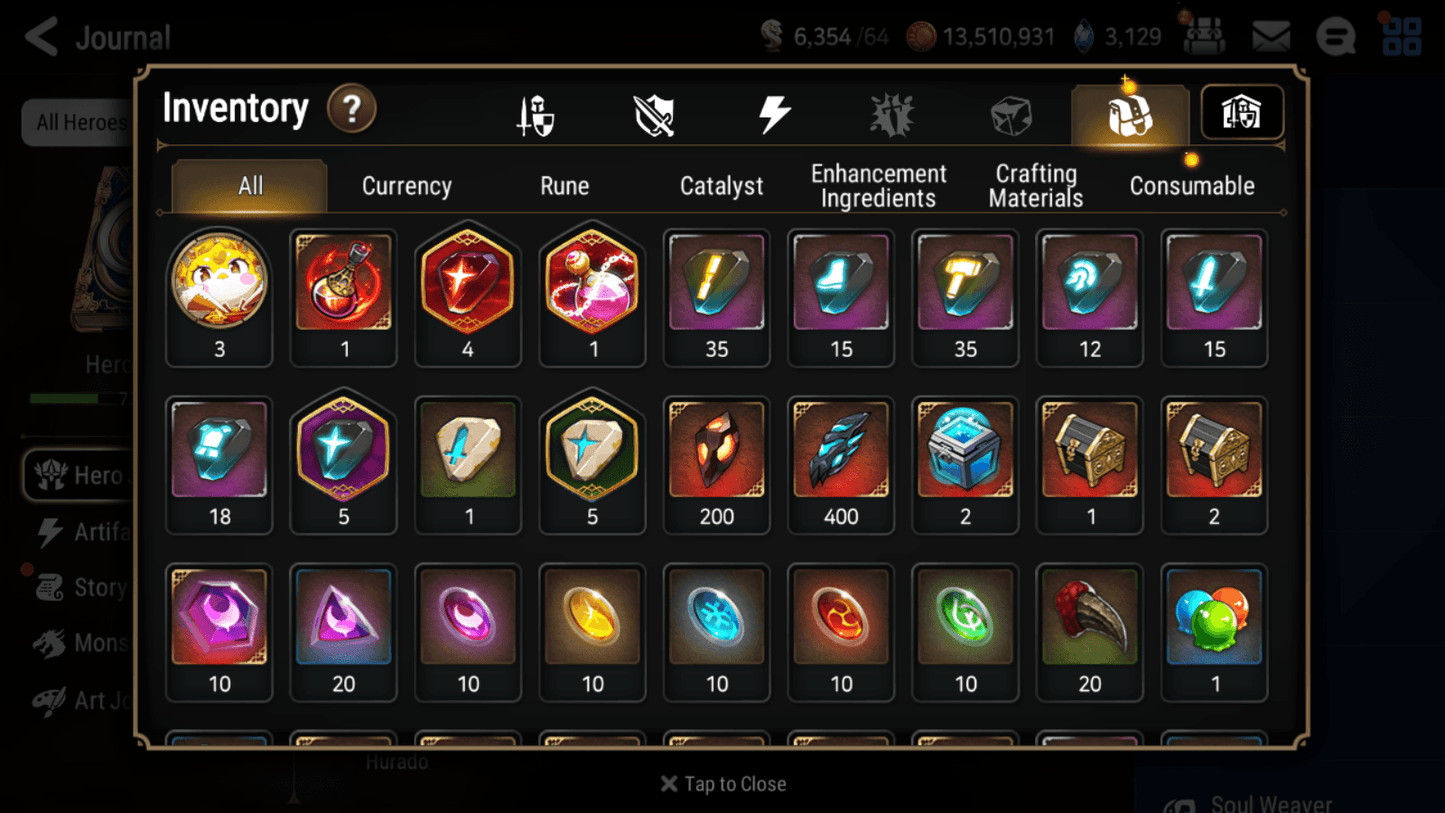The height and width of the screenshot is (813, 1445).
Task: Switch to the Consumable tab
Action: (x=1192, y=185)
